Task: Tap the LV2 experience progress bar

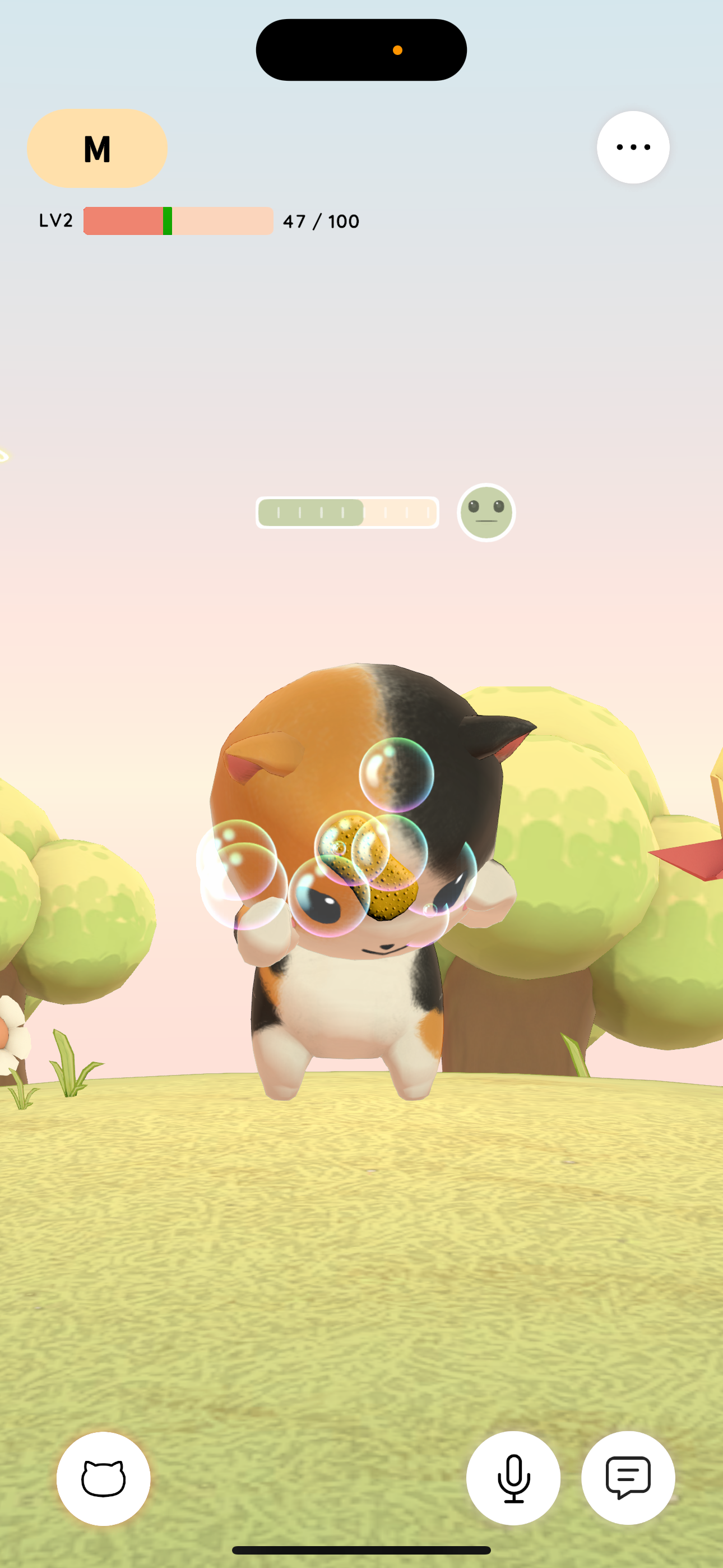Action: (x=178, y=222)
